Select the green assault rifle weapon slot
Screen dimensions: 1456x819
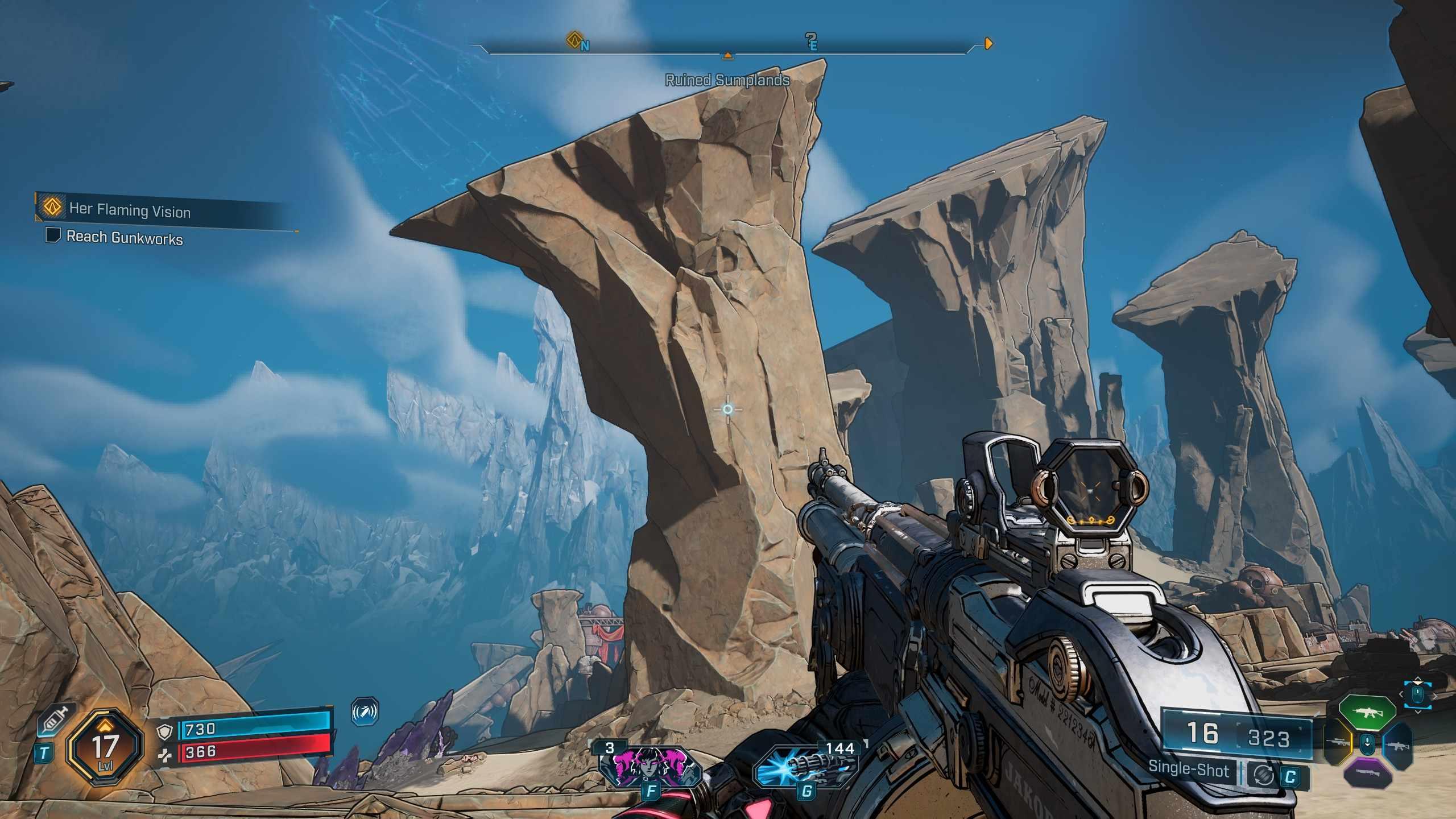1367,712
